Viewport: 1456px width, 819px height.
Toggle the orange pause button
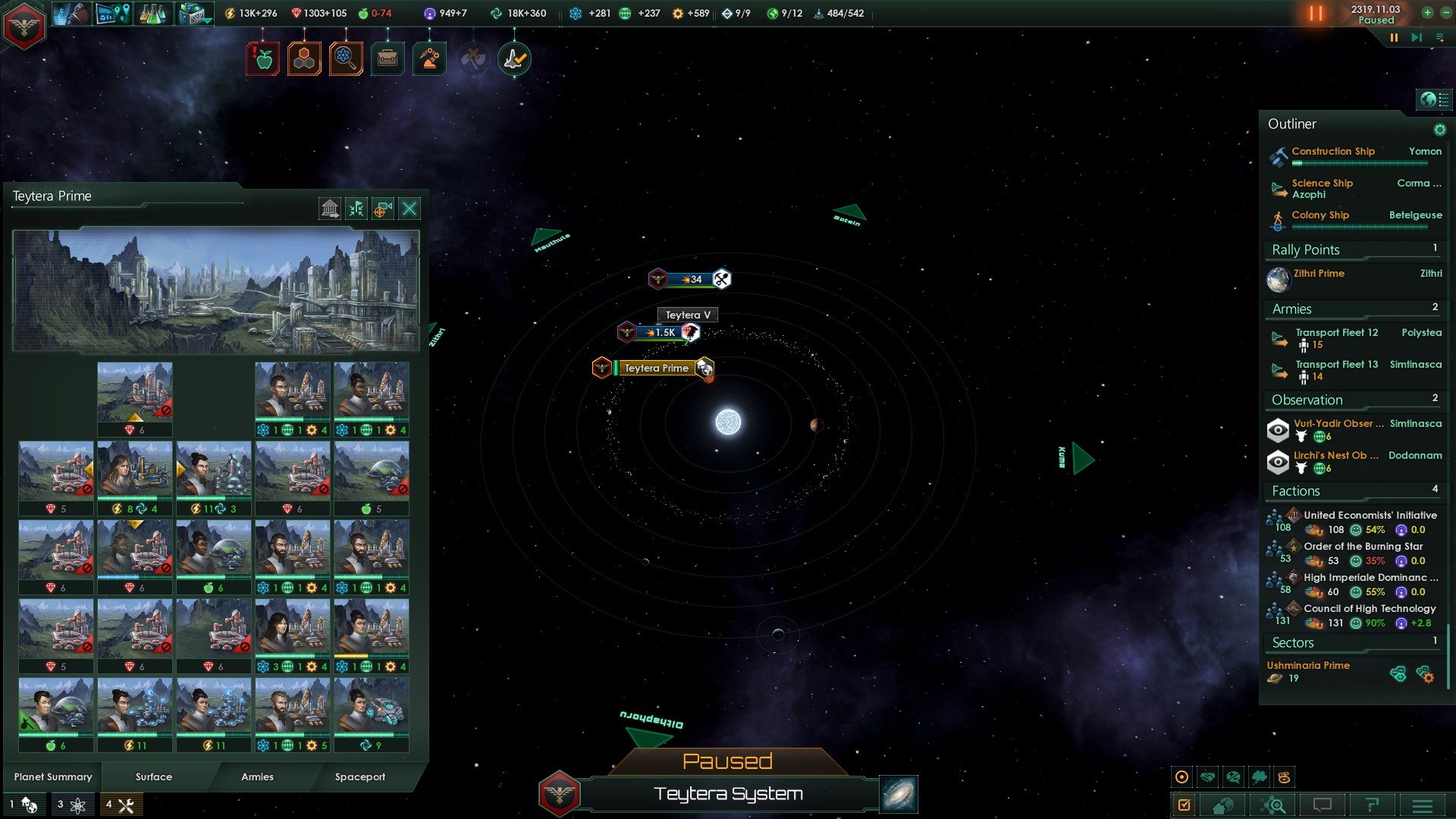pyautogui.click(x=1316, y=13)
